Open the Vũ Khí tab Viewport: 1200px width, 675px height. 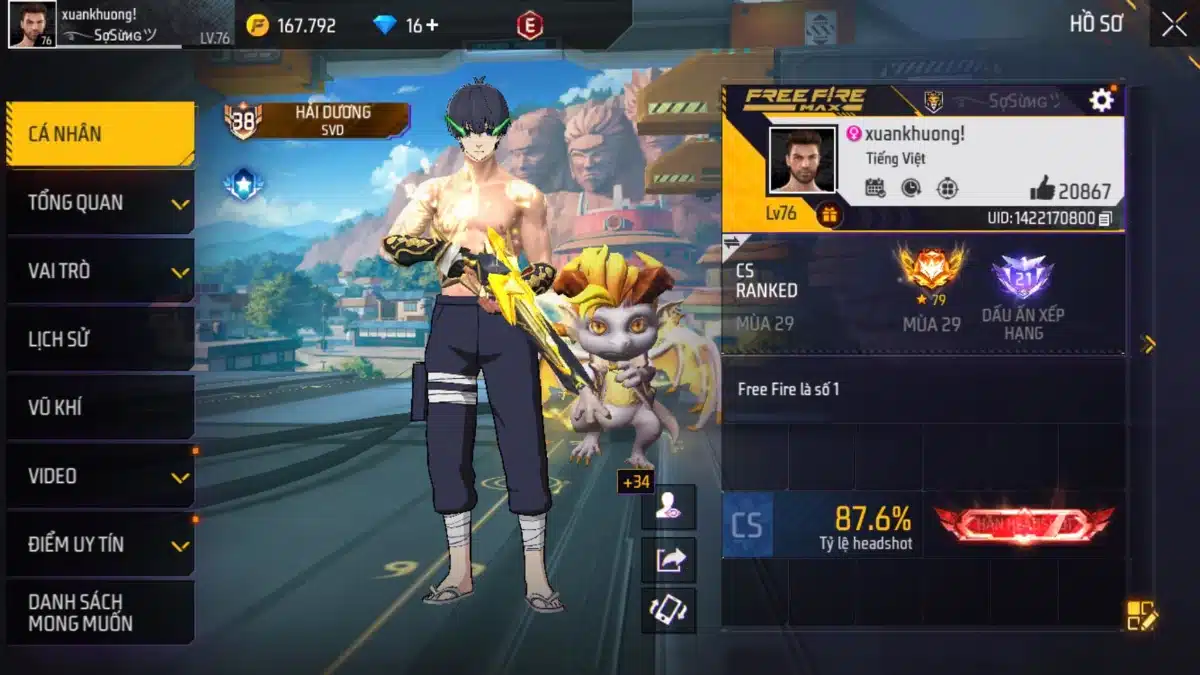pyautogui.click(x=100, y=407)
